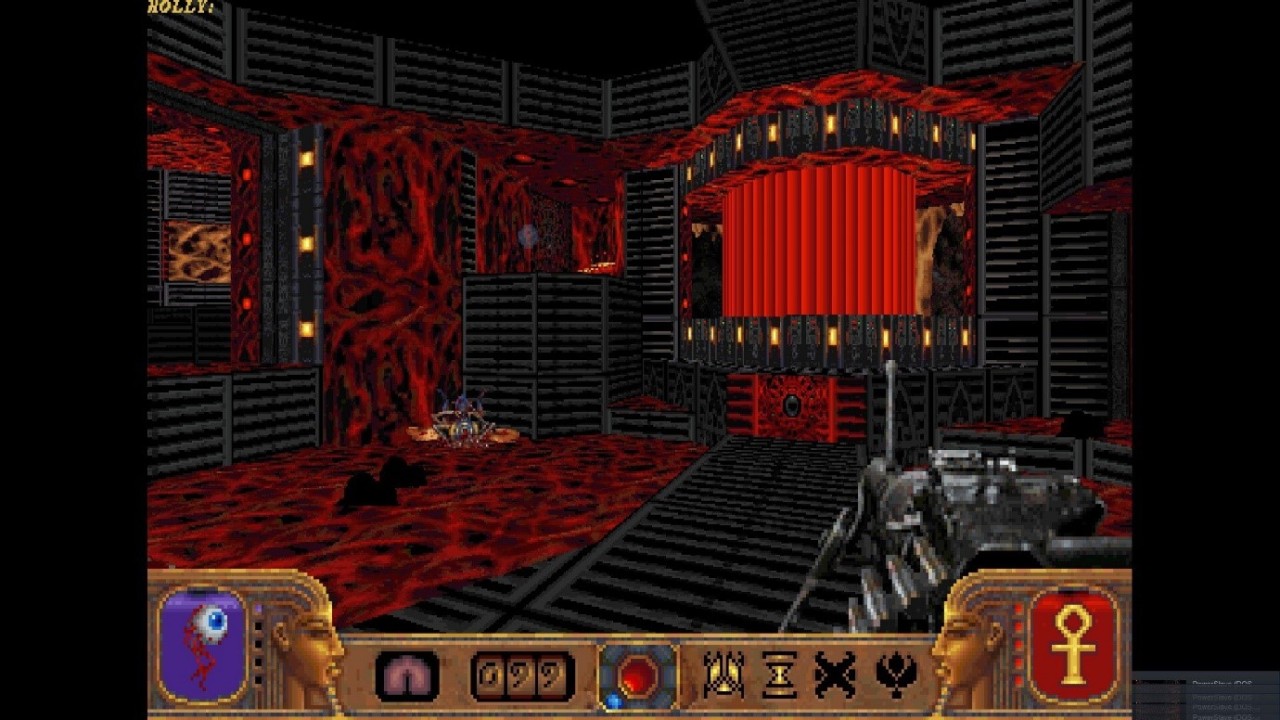Click the crossed blades key symbol
Viewport: 1280px width, 720px height.
(835, 675)
